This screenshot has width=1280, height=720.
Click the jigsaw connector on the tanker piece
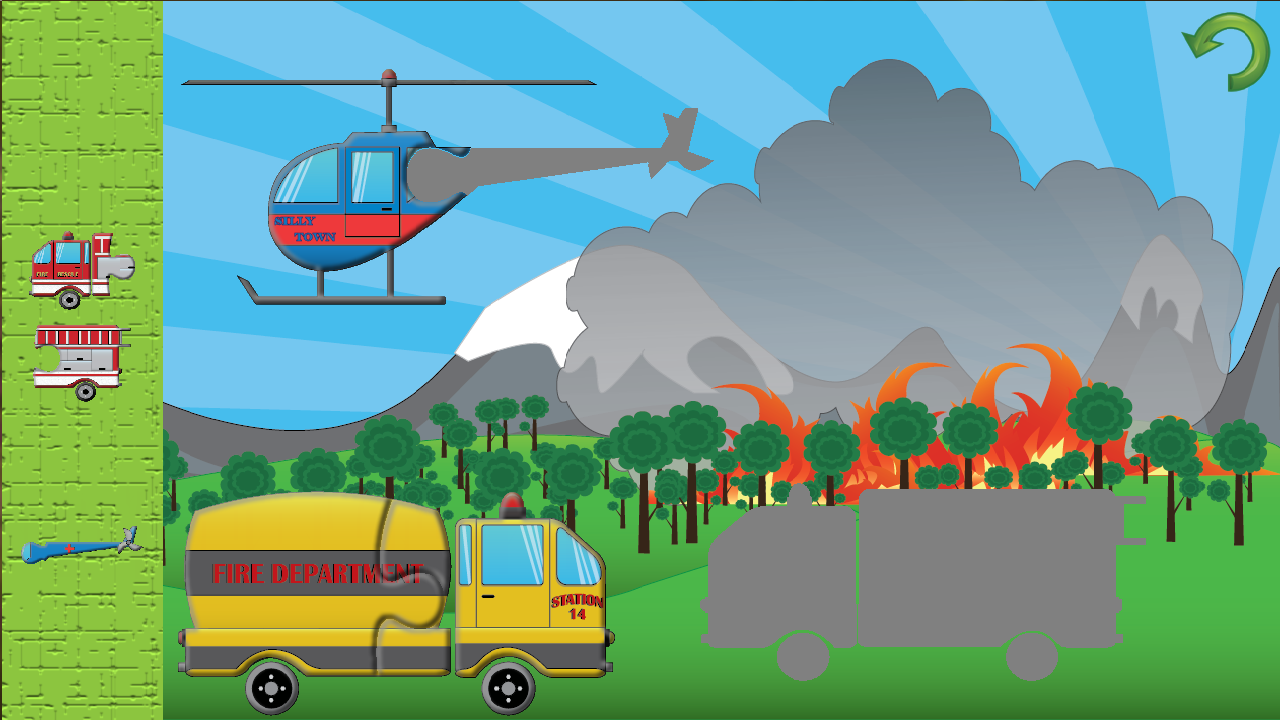point(410,610)
